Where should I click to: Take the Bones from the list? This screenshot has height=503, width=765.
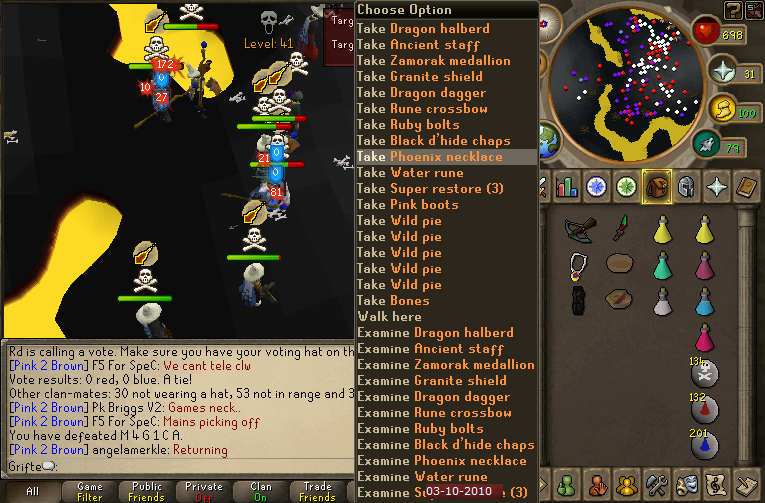coord(393,301)
